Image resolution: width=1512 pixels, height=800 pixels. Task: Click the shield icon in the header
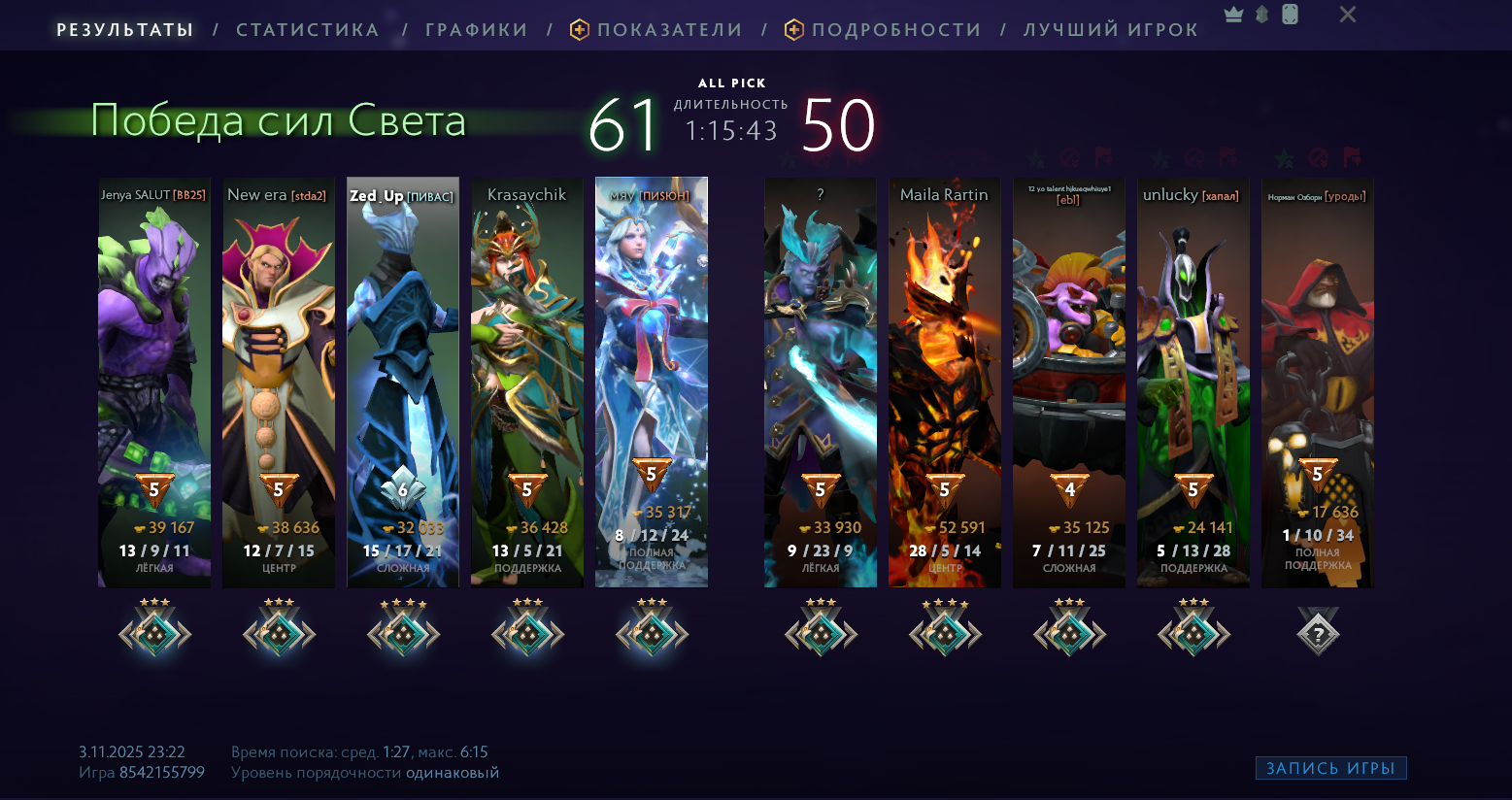pos(1261,15)
